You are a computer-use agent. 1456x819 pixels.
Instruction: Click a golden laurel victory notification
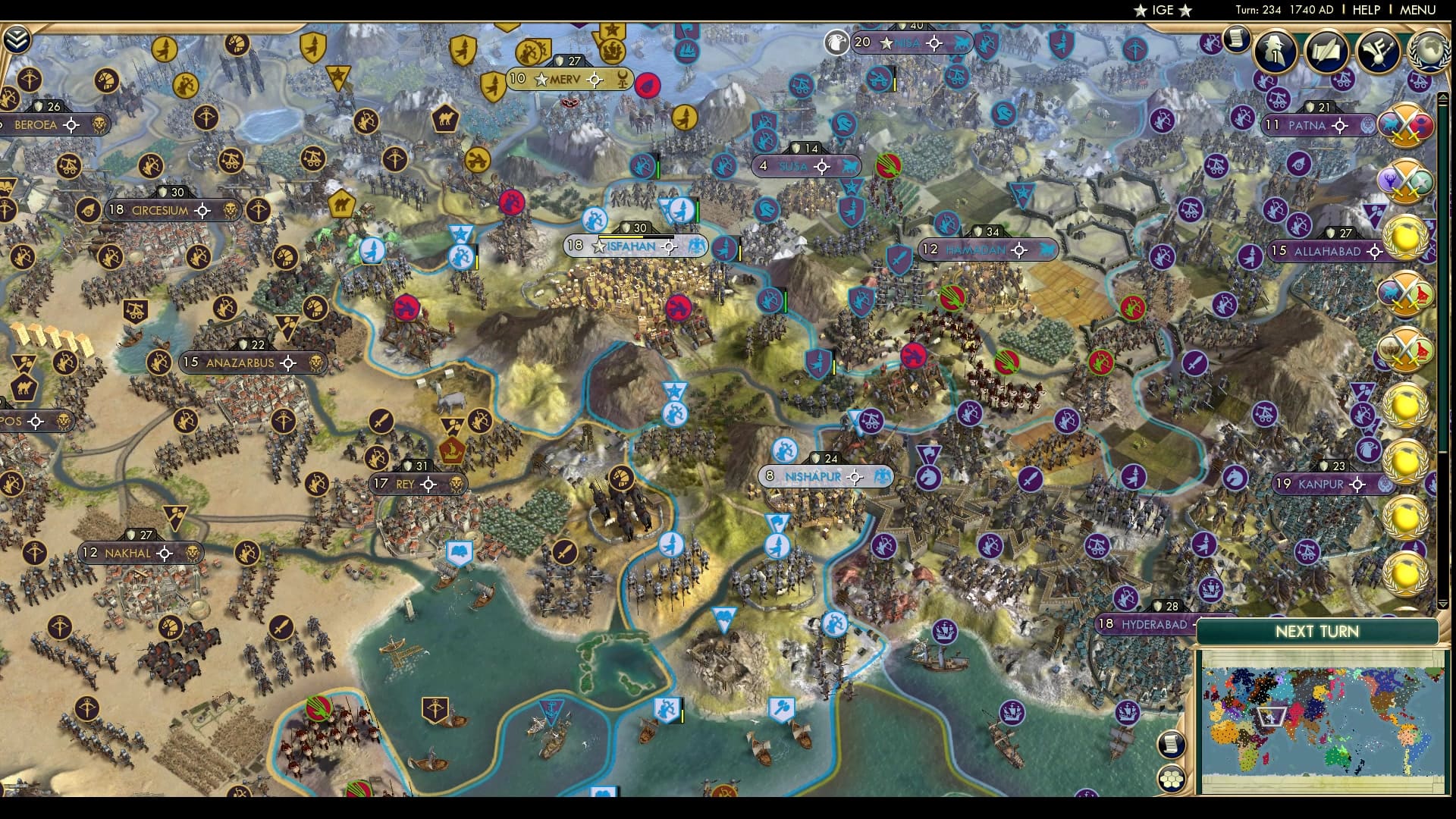(x=1405, y=235)
